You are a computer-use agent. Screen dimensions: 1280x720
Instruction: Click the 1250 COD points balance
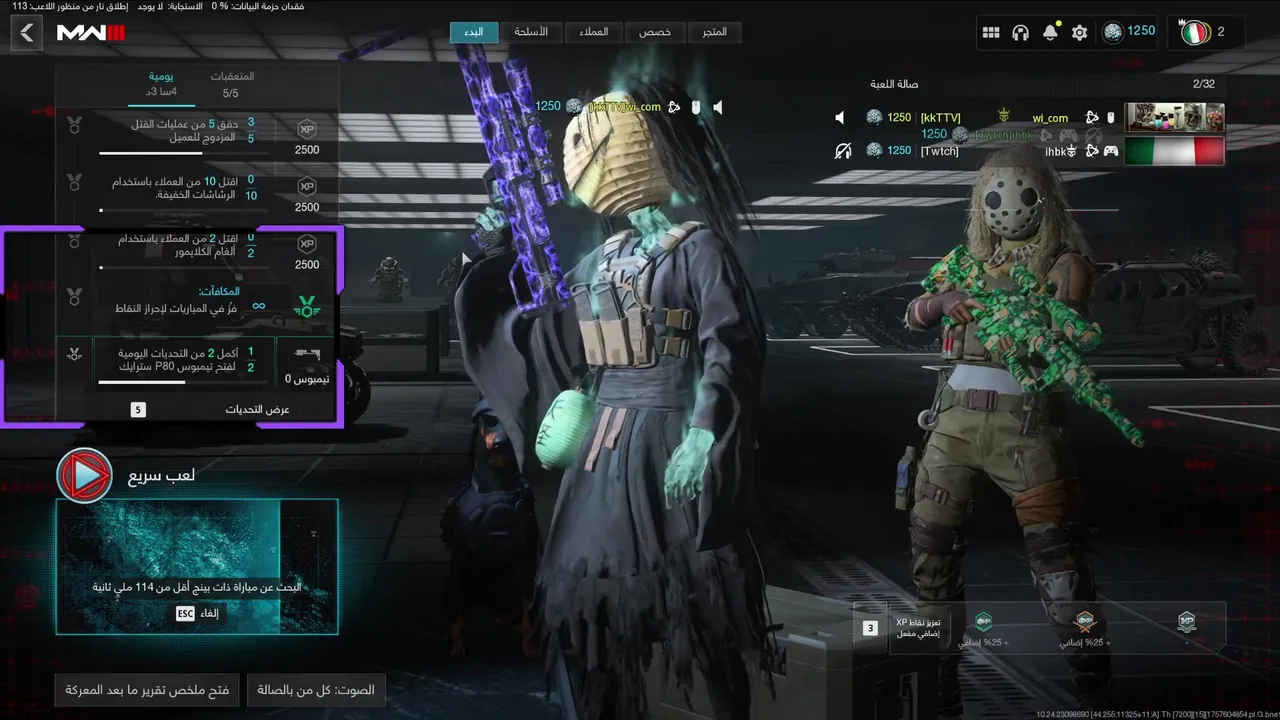tap(1130, 32)
